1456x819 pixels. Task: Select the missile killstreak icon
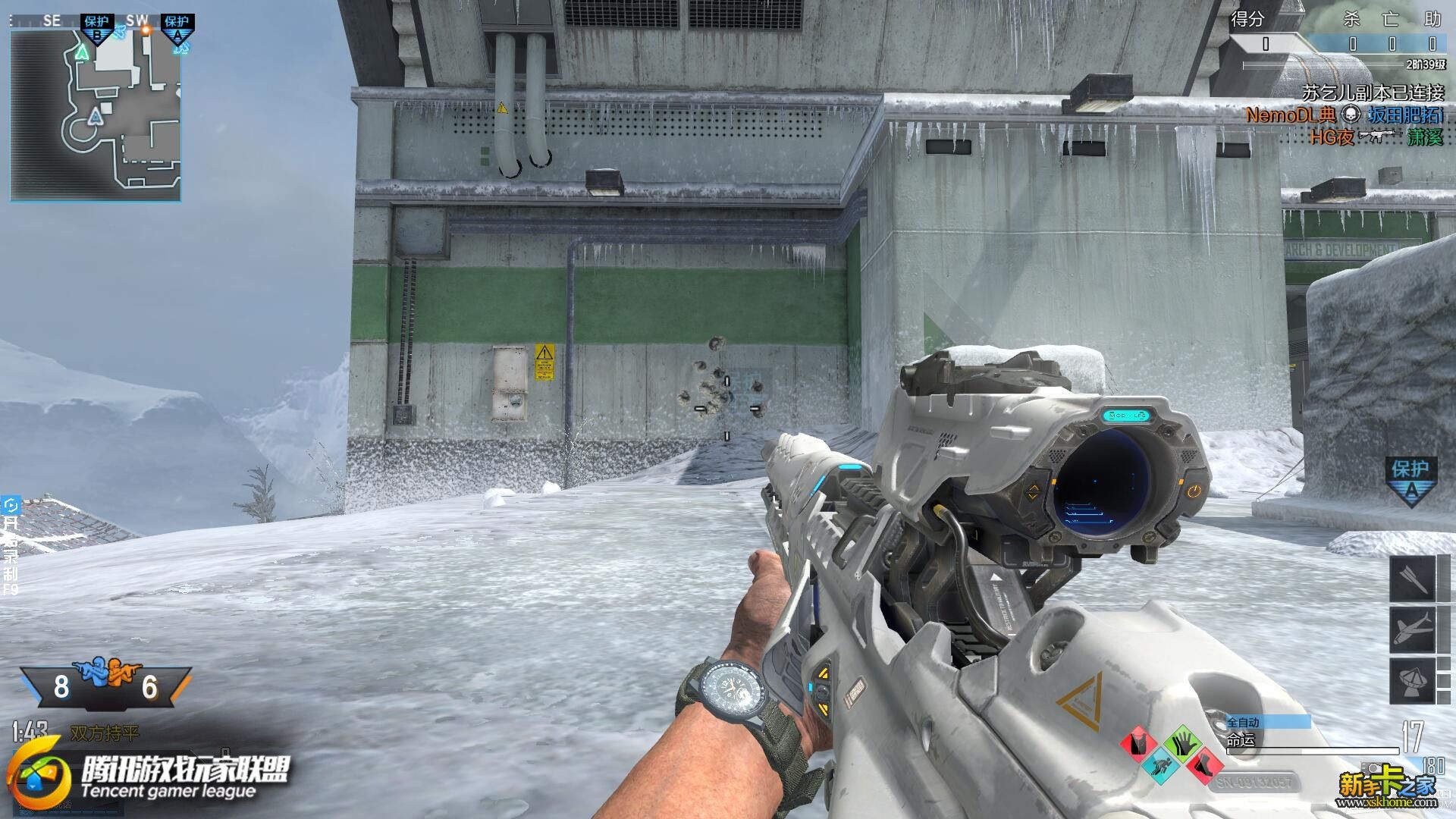click(x=1412, y=579)
